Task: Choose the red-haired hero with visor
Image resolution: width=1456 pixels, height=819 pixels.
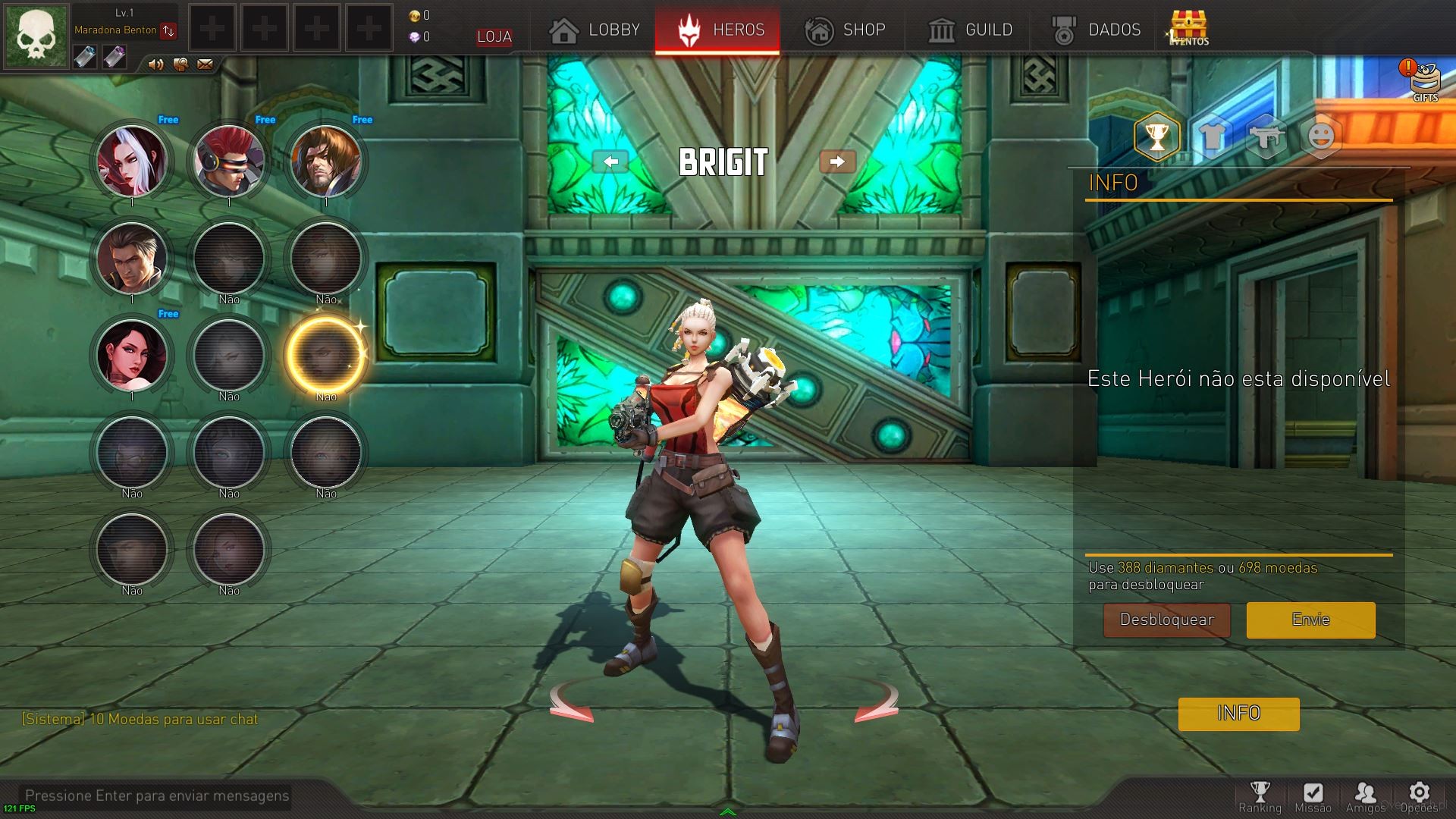Action: 229,161
